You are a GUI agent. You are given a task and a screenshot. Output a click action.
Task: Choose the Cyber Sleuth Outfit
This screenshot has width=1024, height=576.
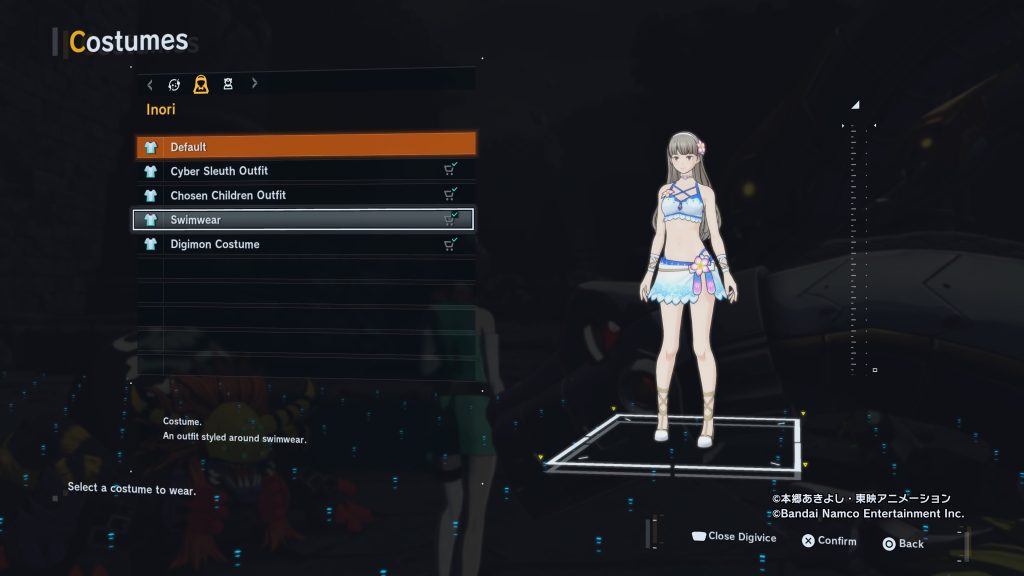305,171
